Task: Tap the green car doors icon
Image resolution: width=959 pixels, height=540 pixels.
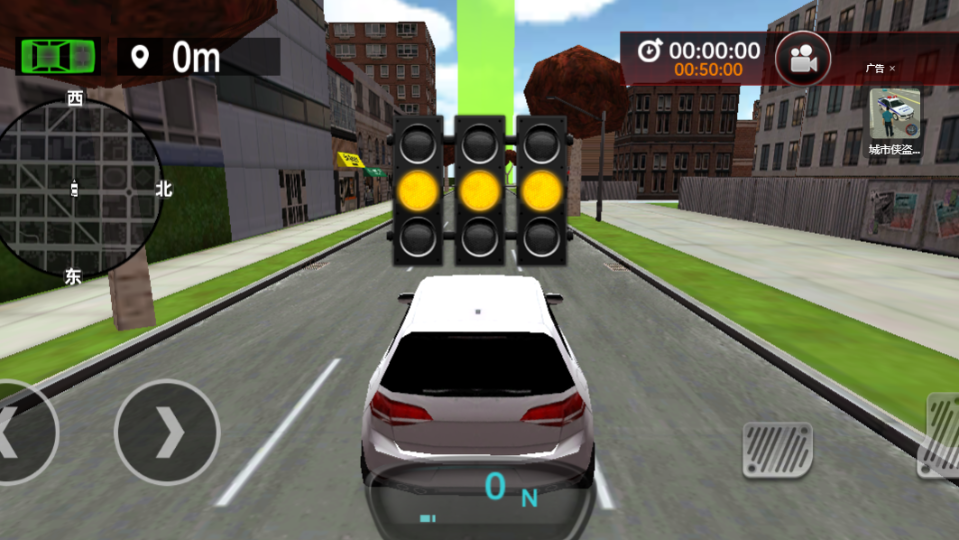Action: [x=58, y=56]
